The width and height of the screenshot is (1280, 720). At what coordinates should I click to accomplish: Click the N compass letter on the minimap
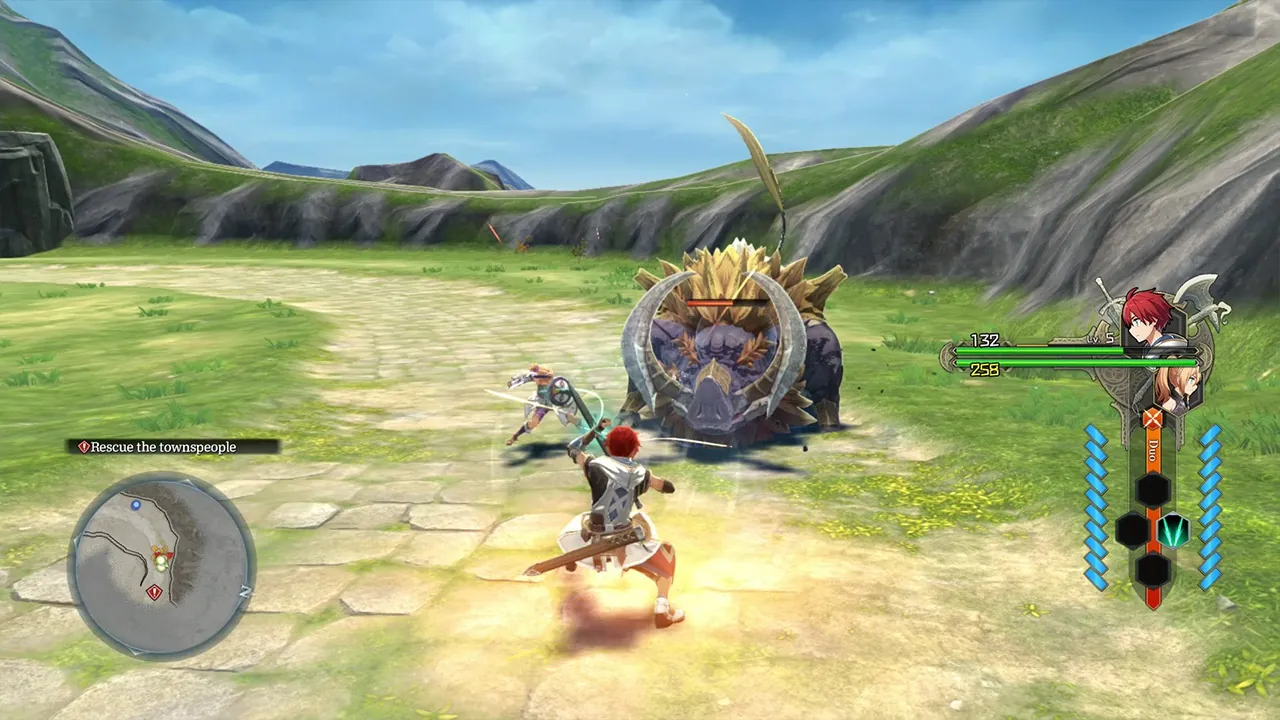[x=246, y=590]
